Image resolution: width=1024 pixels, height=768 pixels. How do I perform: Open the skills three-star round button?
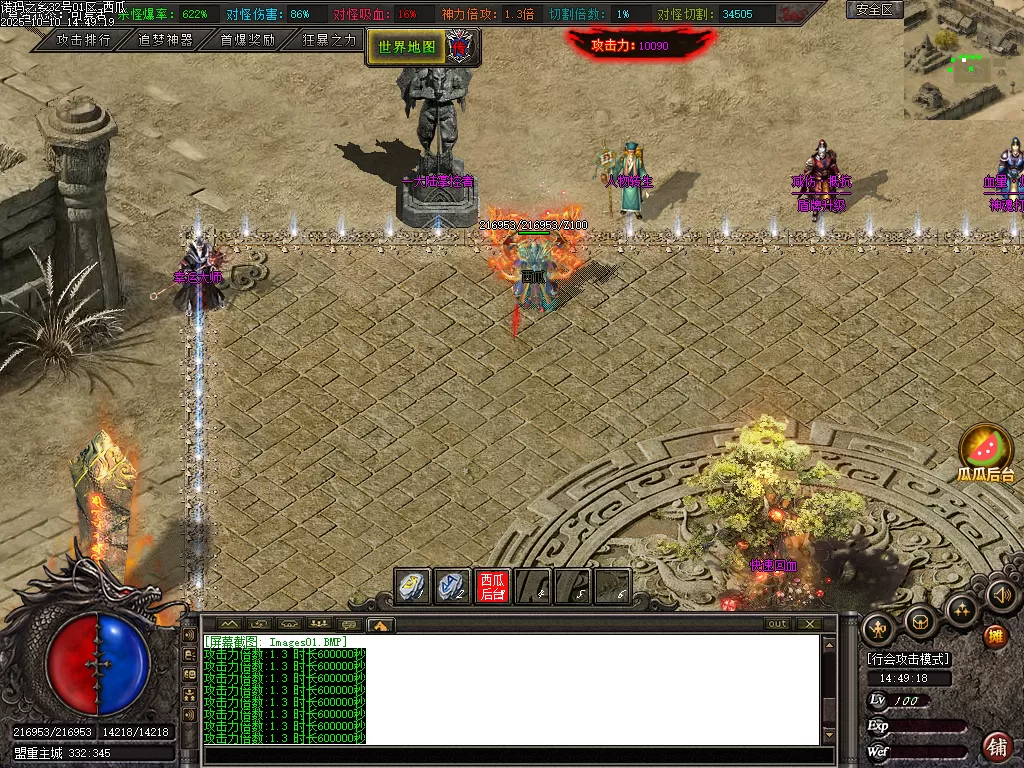[961, 610]
